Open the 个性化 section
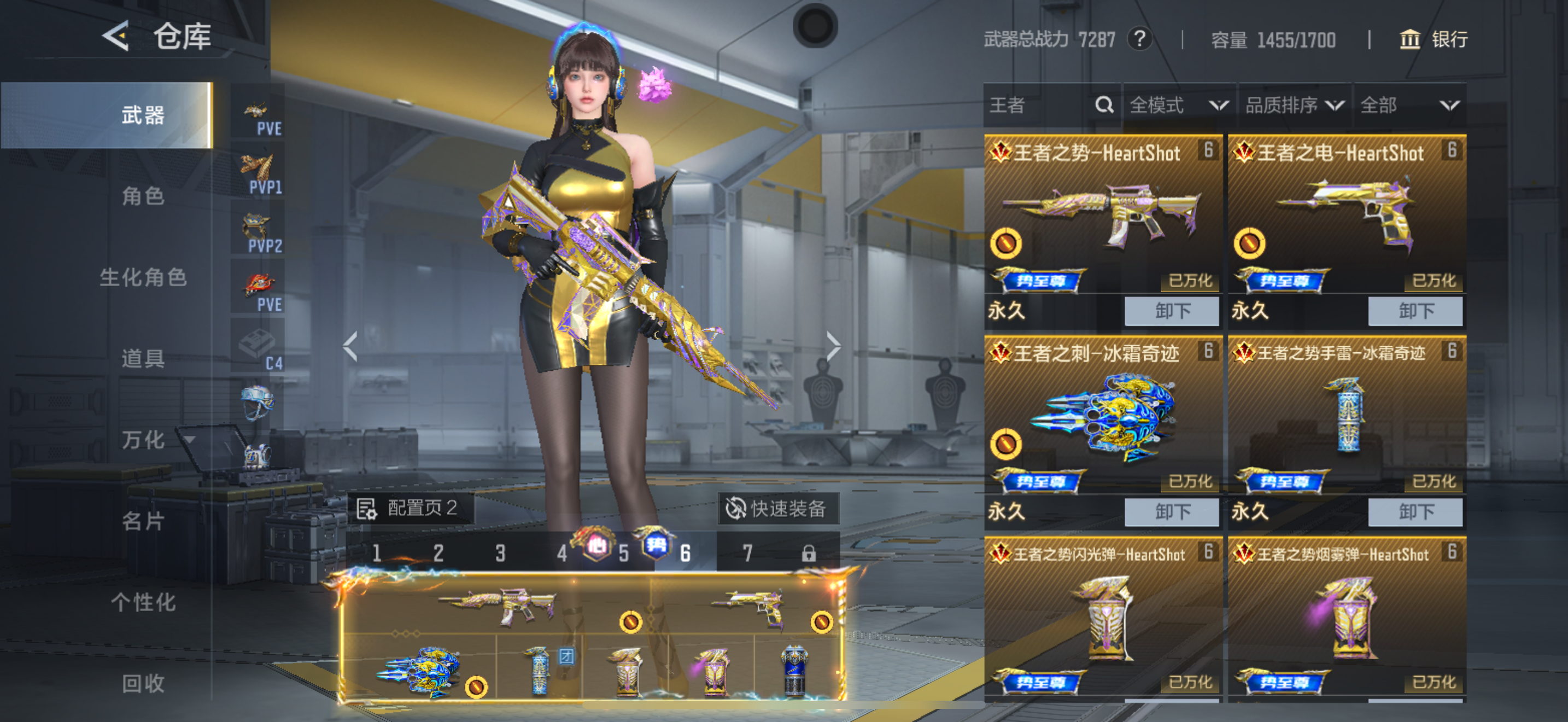 point(143,602)
